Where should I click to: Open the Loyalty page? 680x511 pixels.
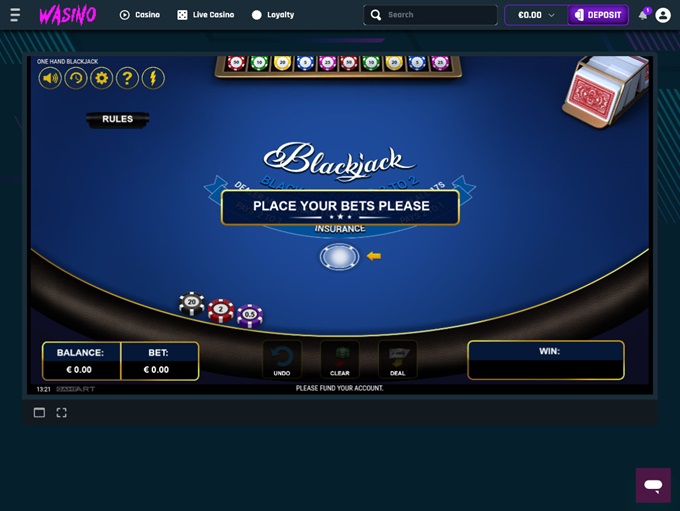[x=273, y=15]
